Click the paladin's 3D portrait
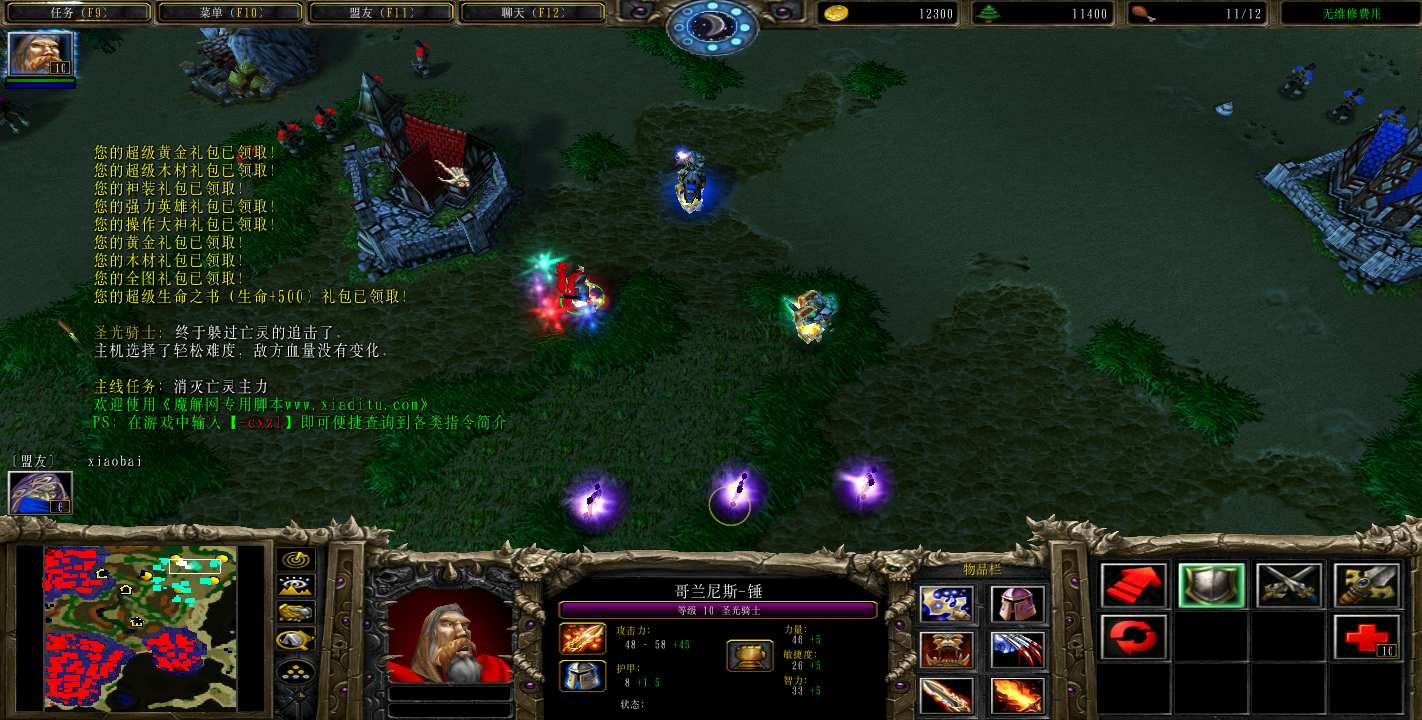Screen dimensions: 1422x720 [448, 633]
